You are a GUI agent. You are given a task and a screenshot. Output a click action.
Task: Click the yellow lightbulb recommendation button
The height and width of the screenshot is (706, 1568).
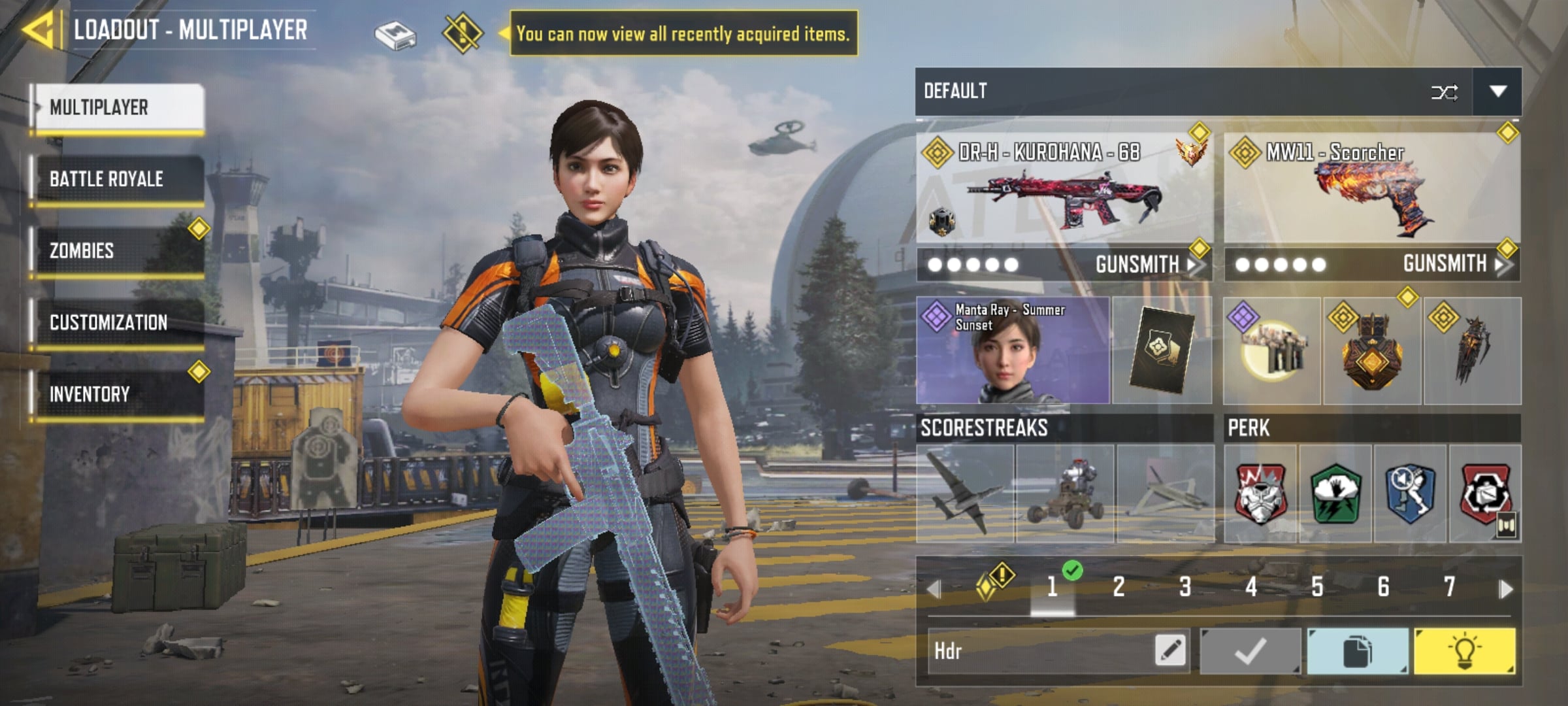[1464, 651]
